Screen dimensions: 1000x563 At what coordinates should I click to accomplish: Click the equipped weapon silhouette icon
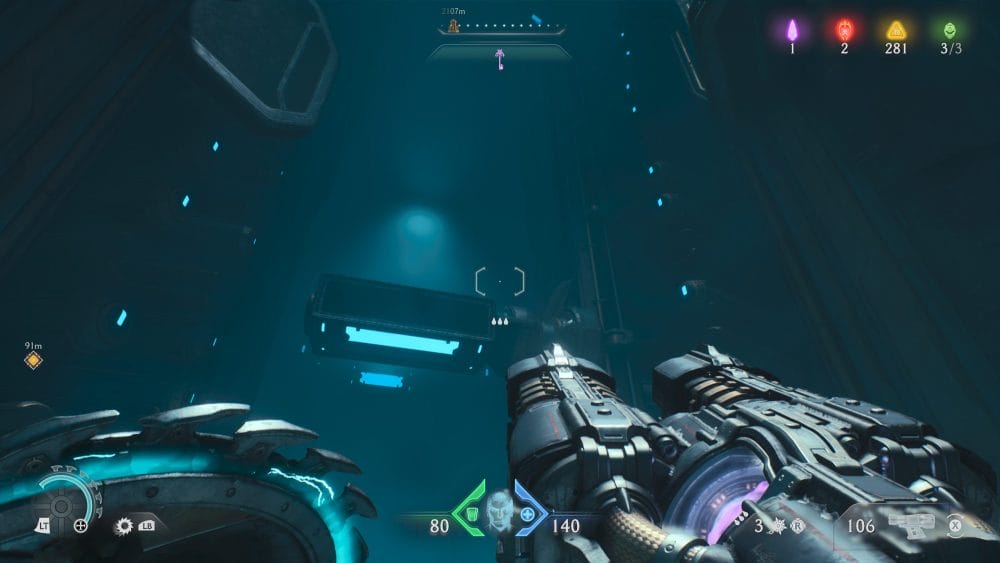click(x=912, y=525)
